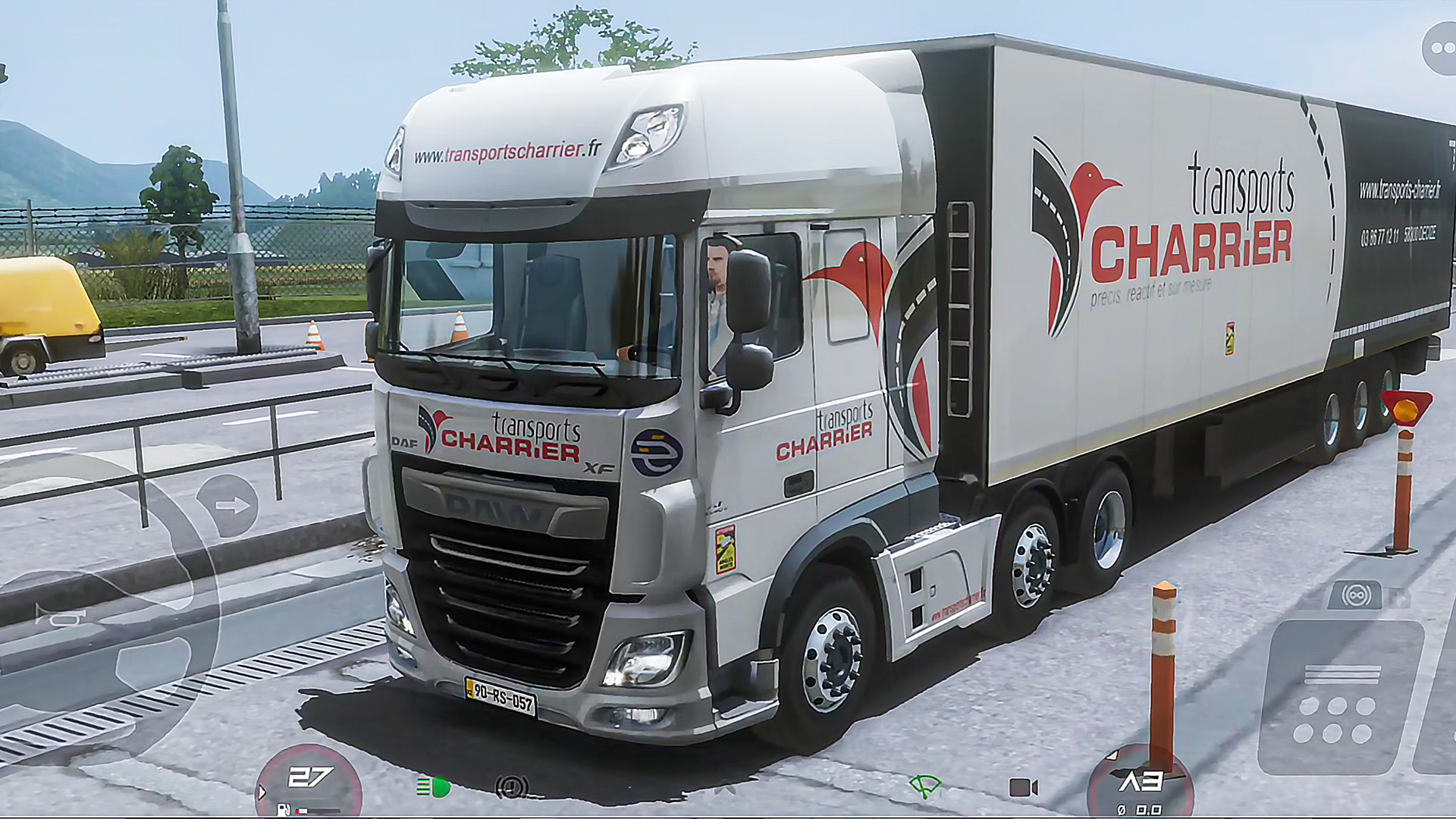Image resolution: width=1456 pixels, height=819 pixels.
Task: Activate the windshield wipers
Action: click(x=924, y=786)
